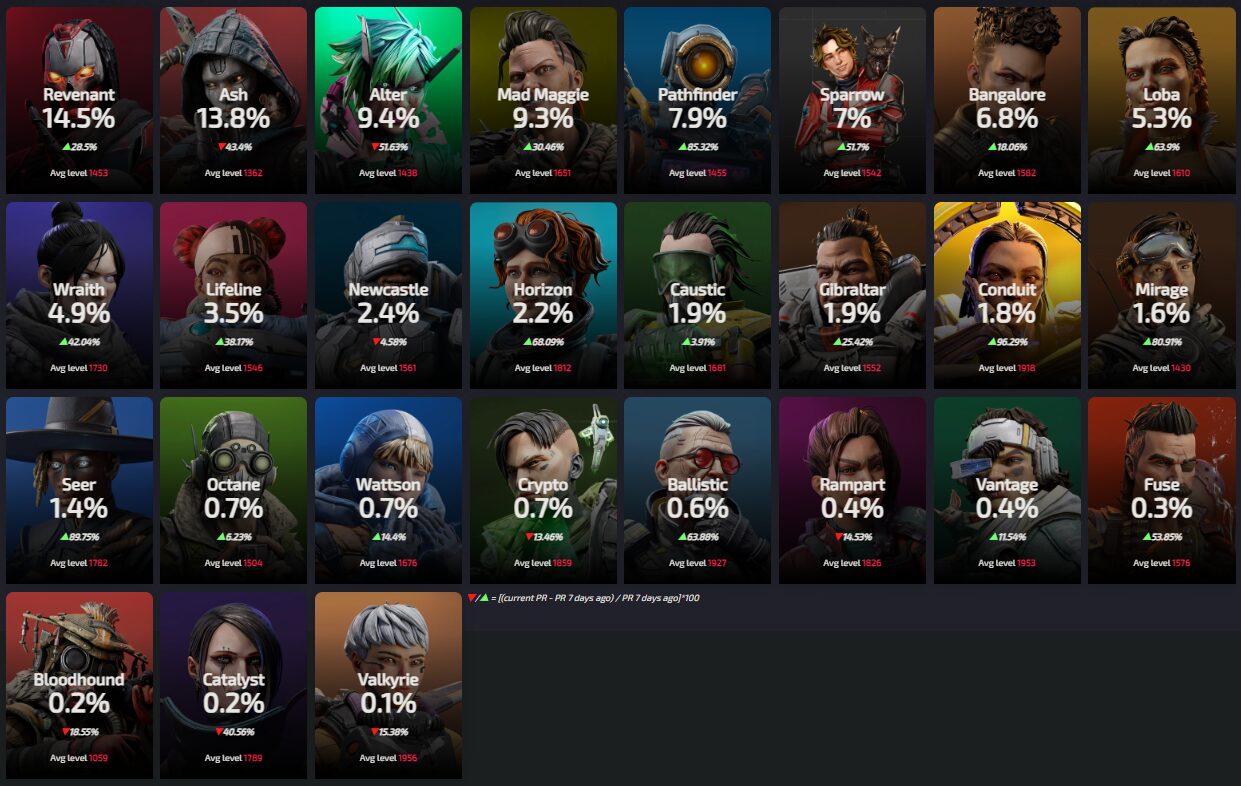Image resolution: width=1241 pixels, height=786 pixels.
Task: Open the Wraith legend card
Action: click(79, 295)
